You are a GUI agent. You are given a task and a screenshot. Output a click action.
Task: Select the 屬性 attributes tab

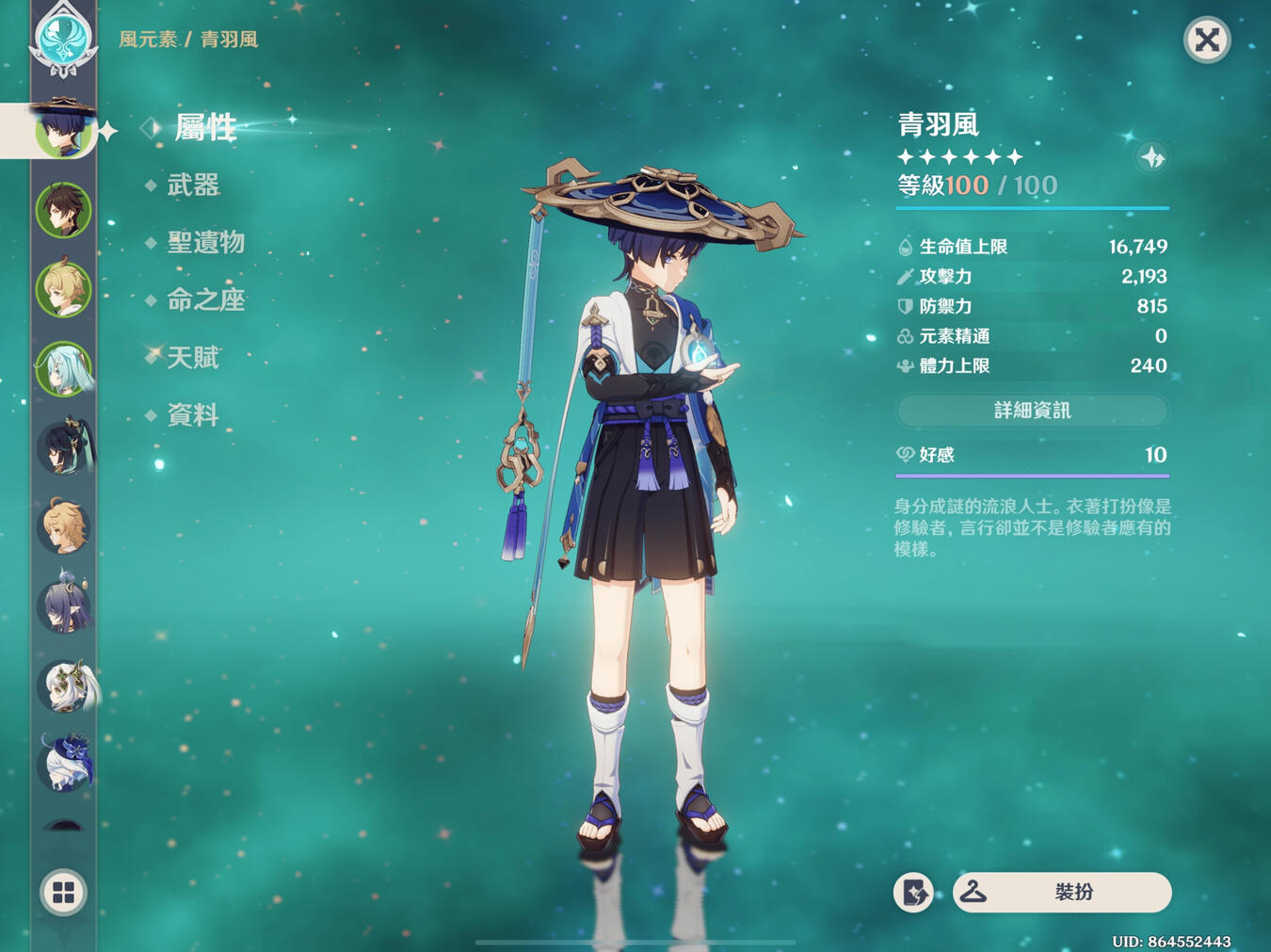click(205, 128)
